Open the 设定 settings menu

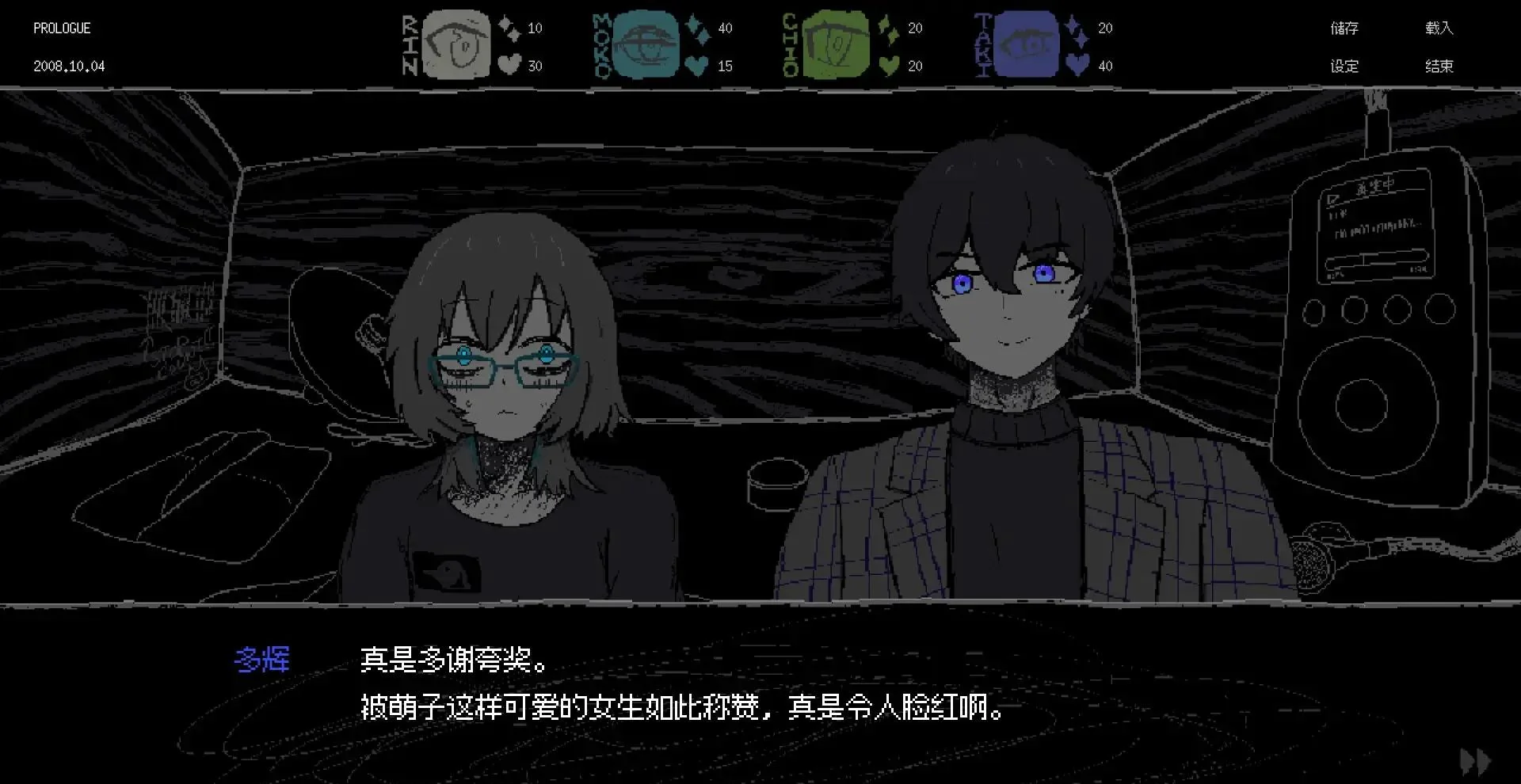(x=1345, y=66)
